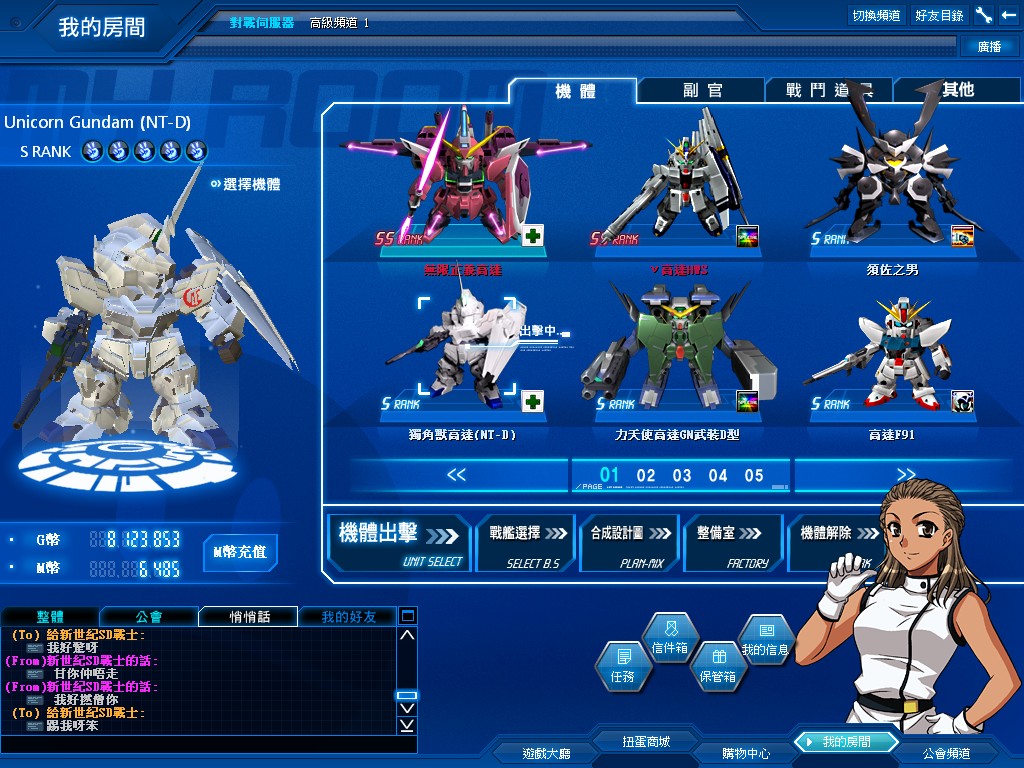Click 切換頻道 to change channel
This screenshot has height=768, width=1024.
point(876,15)
